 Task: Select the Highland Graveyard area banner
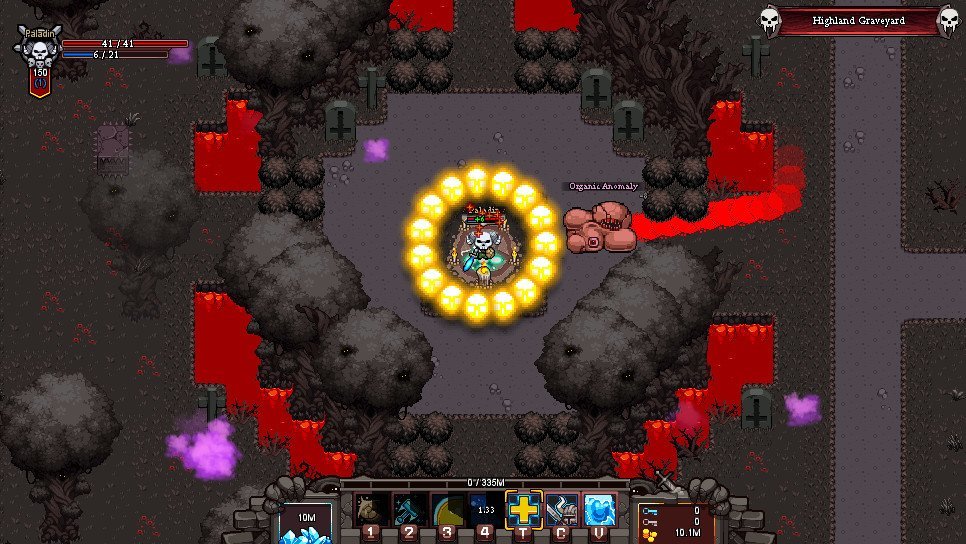click(x=858, y=20)
